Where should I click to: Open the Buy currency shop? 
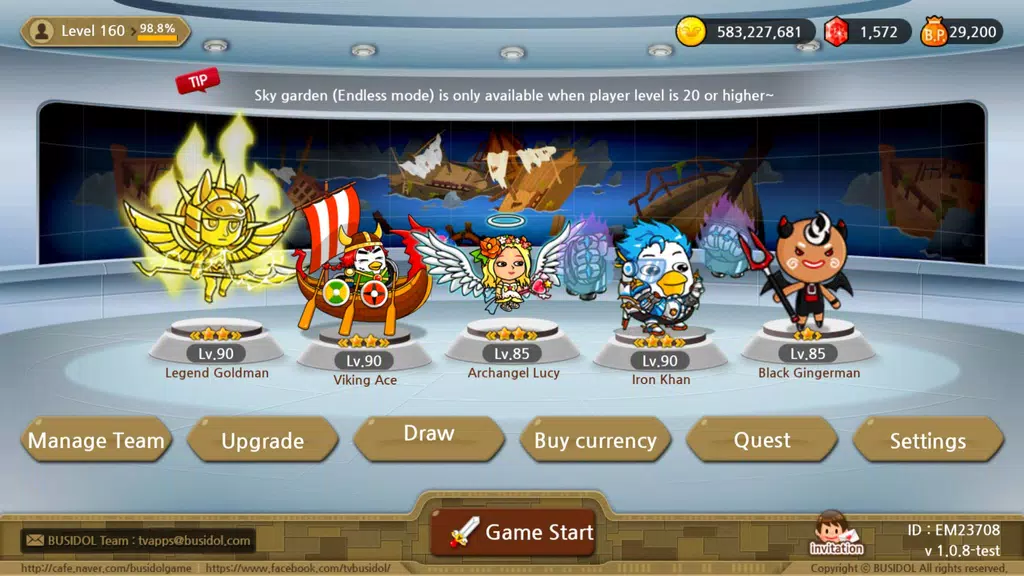595,440
